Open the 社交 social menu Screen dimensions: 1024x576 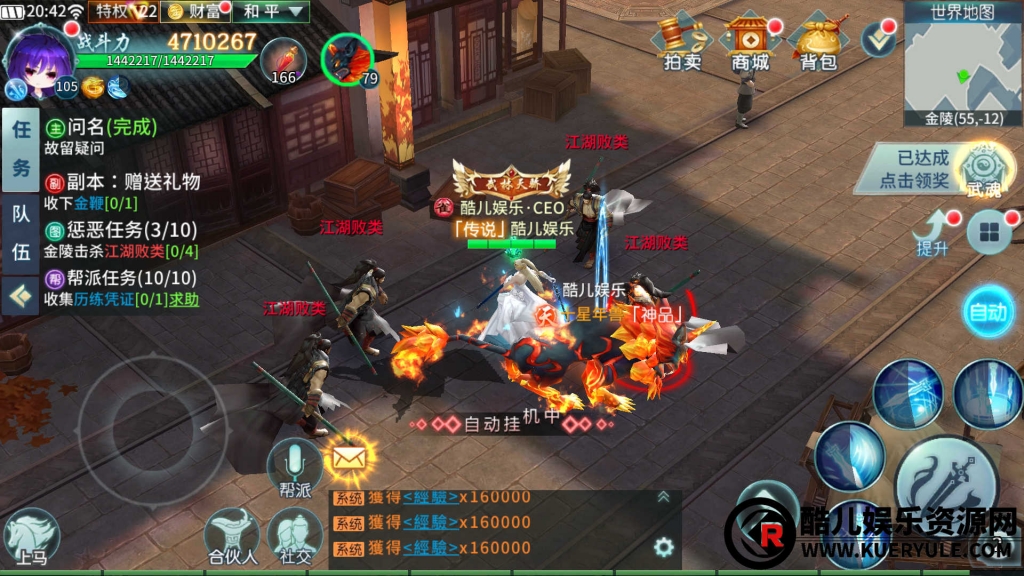pyautogui.click(x=294, y=537)
